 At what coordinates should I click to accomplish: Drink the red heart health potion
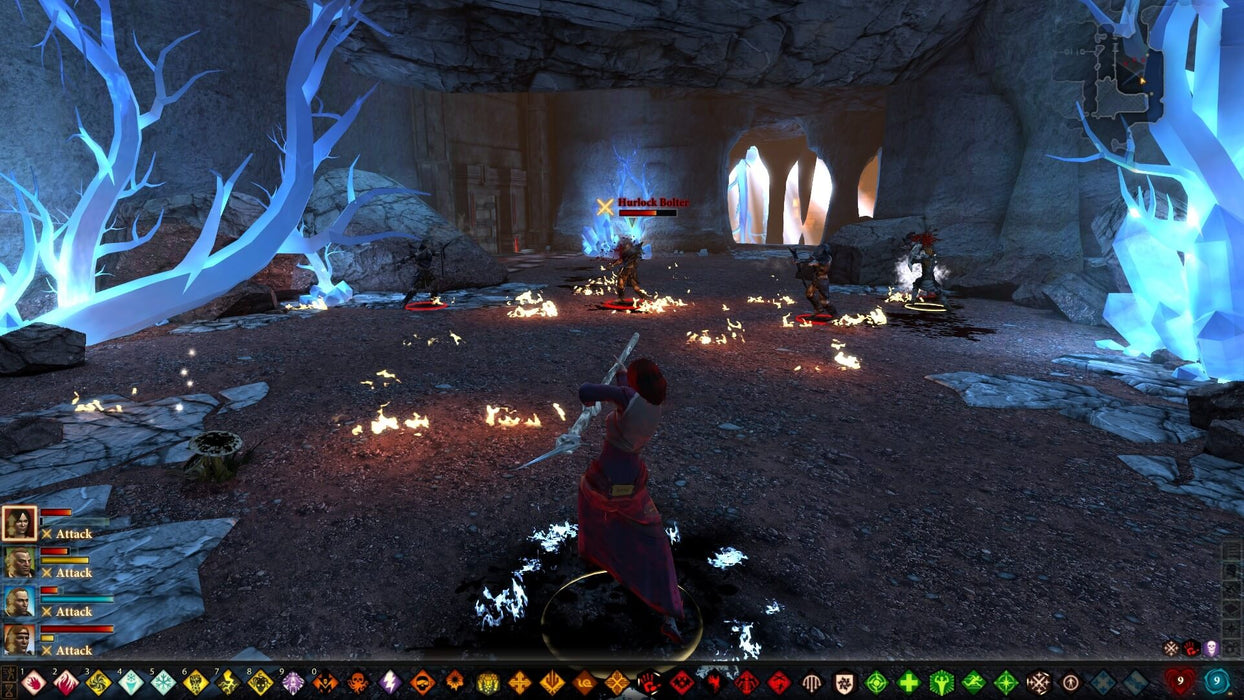click(x=1179, y=682)
